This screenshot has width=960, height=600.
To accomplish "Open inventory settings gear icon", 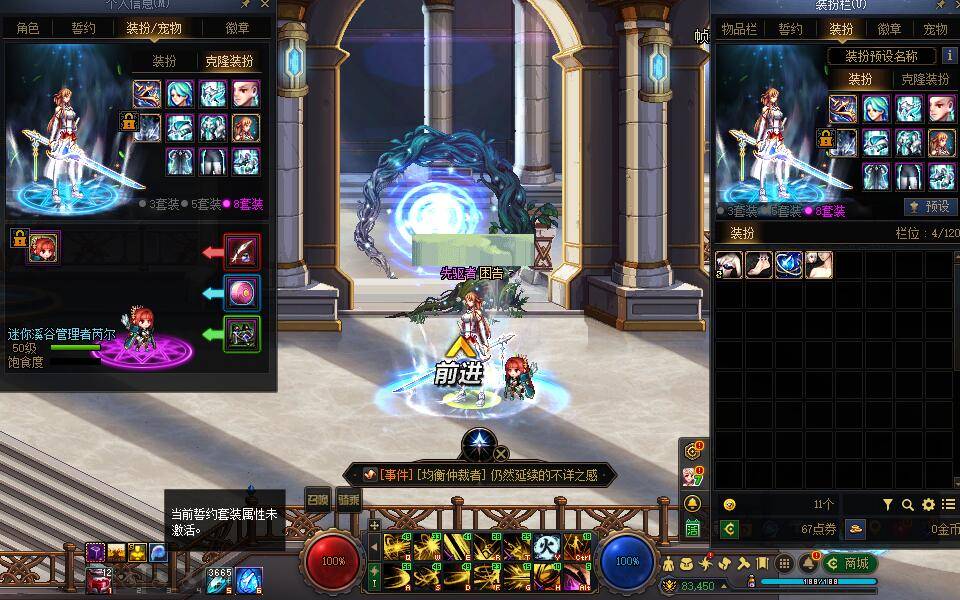I will (x=928, y=505).
